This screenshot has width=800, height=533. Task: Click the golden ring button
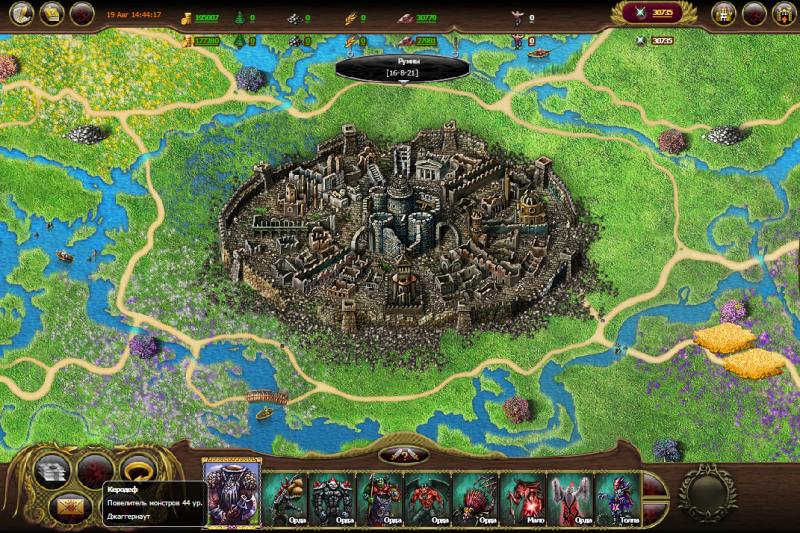[137, 469]
